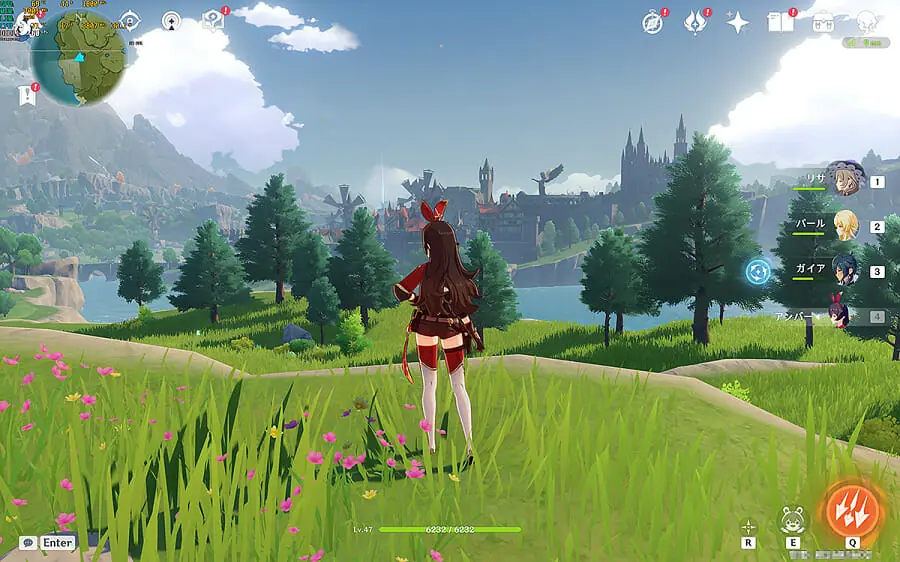Image resolution: width=900 pixels, height=562 pixels.
Task: Open the Battle Pass winged emblem icon
Action: [x=695, y=22]
